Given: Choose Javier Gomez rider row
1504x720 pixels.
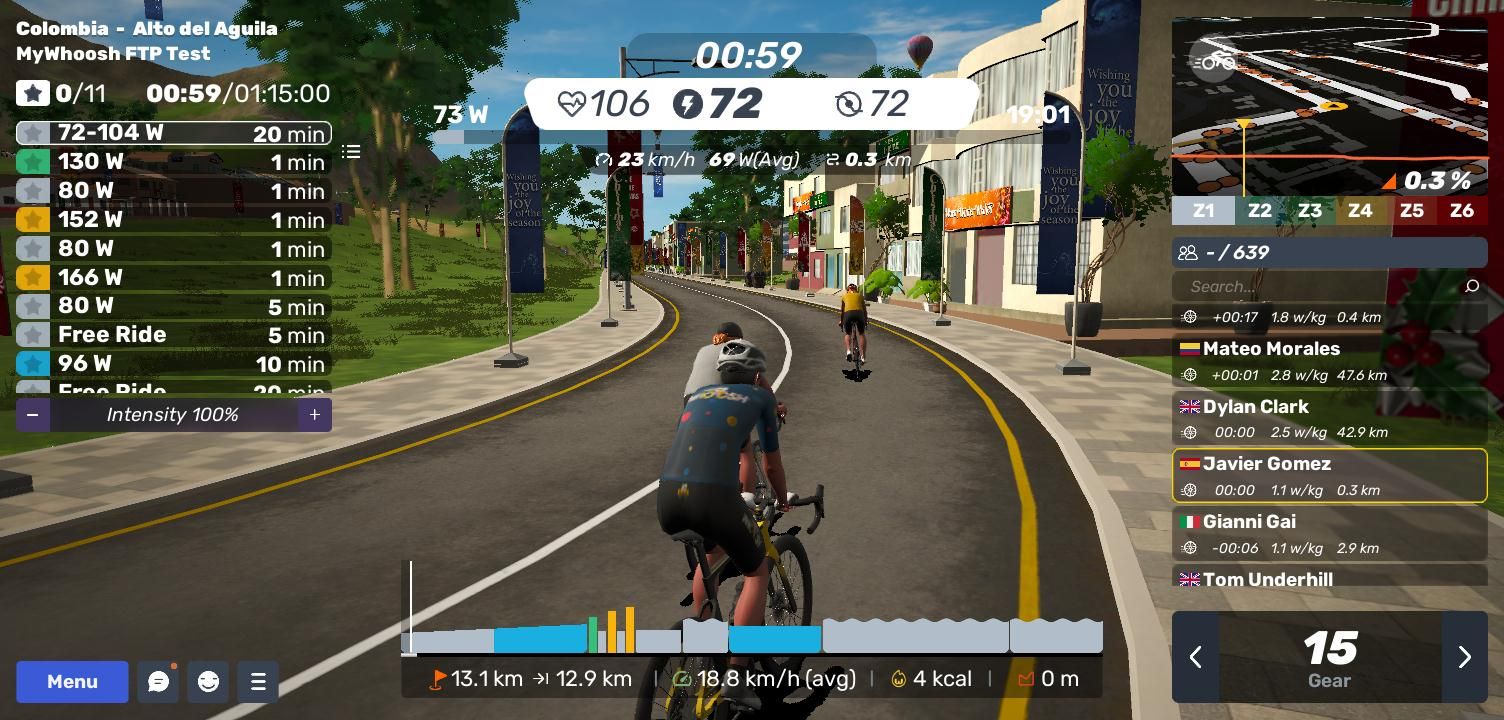Looking at the screenshot, I should [x=1329, y=476].
